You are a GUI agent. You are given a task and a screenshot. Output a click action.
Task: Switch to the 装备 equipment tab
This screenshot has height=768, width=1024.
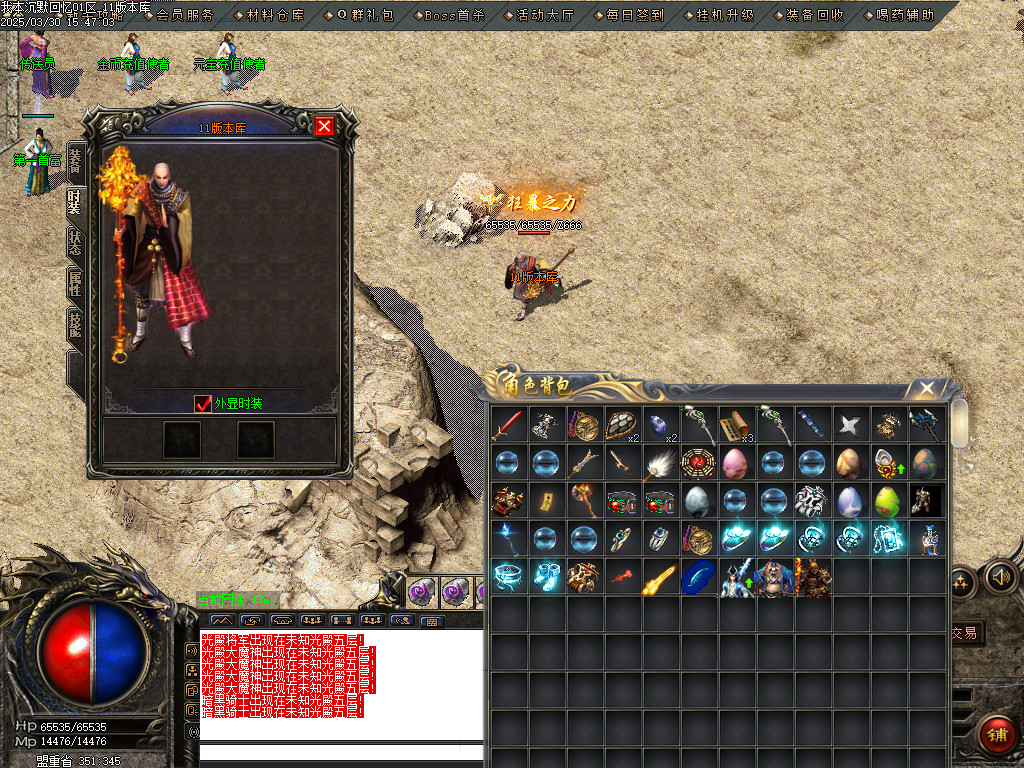click(75, 160)
